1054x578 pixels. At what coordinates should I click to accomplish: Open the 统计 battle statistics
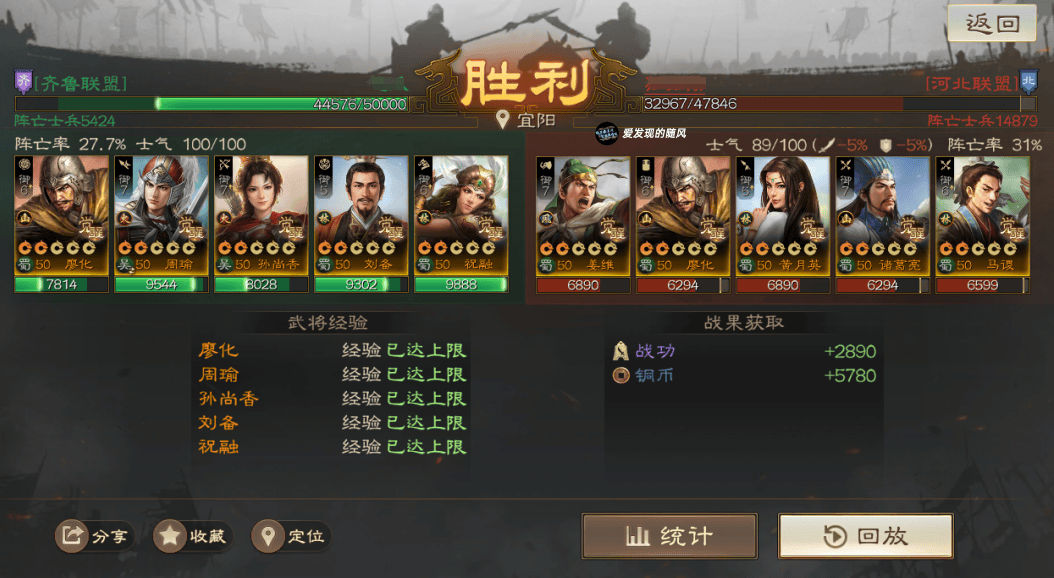pos(669,536)
